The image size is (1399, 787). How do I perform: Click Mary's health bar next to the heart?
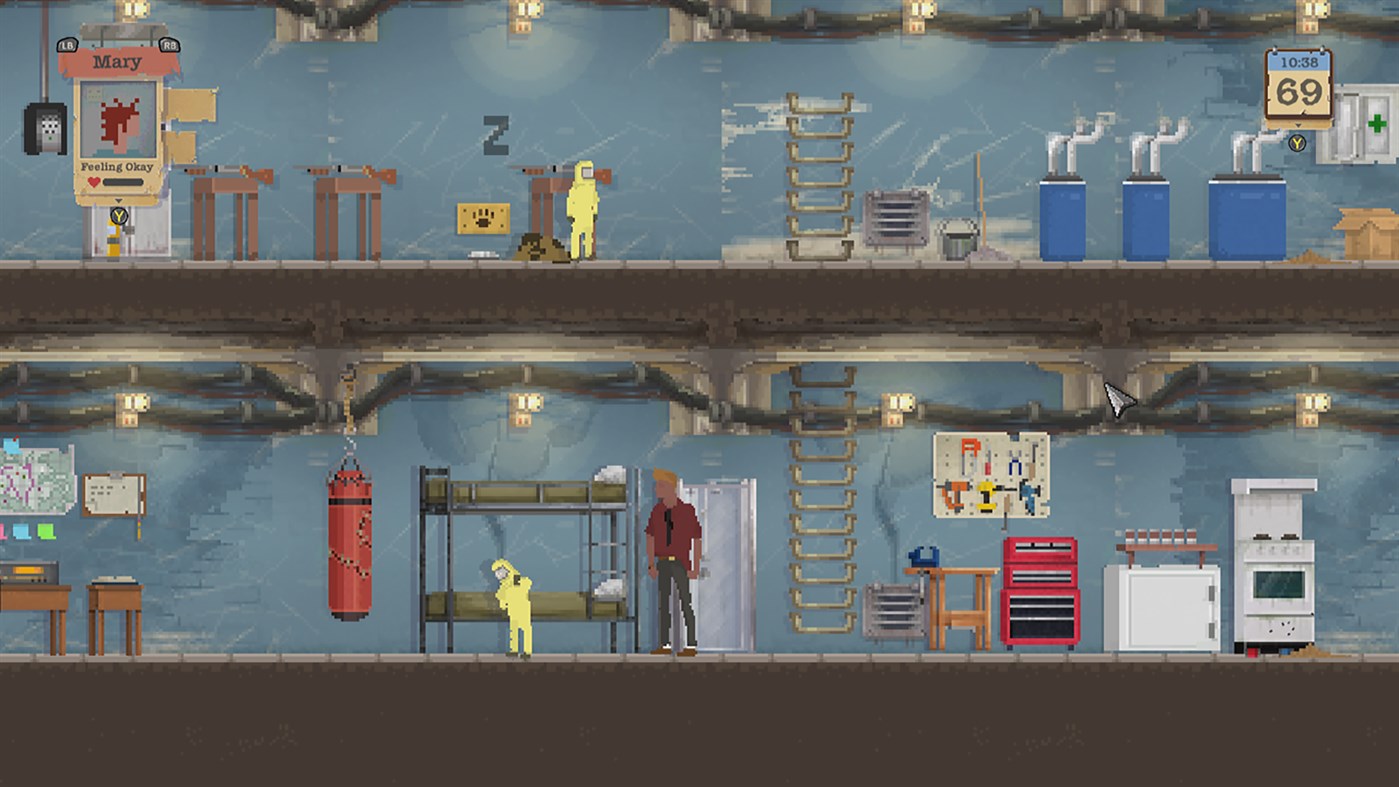(x=121, y=181)
